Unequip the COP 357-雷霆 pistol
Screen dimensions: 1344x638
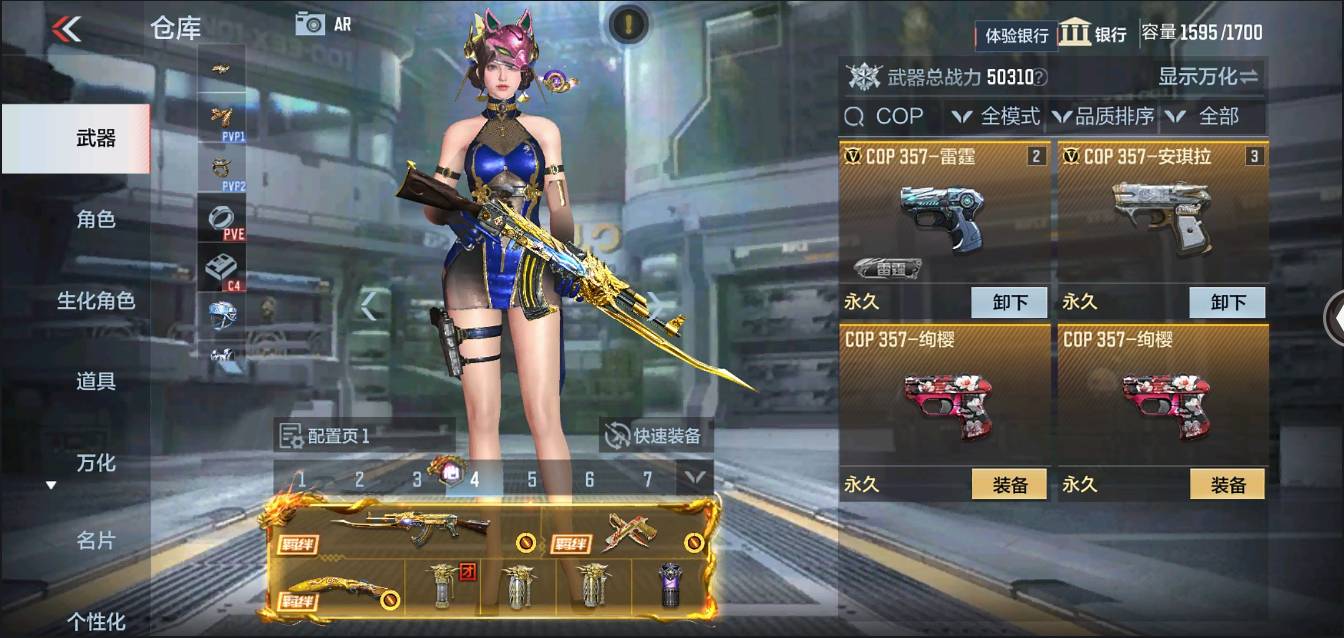point(1009,302)
